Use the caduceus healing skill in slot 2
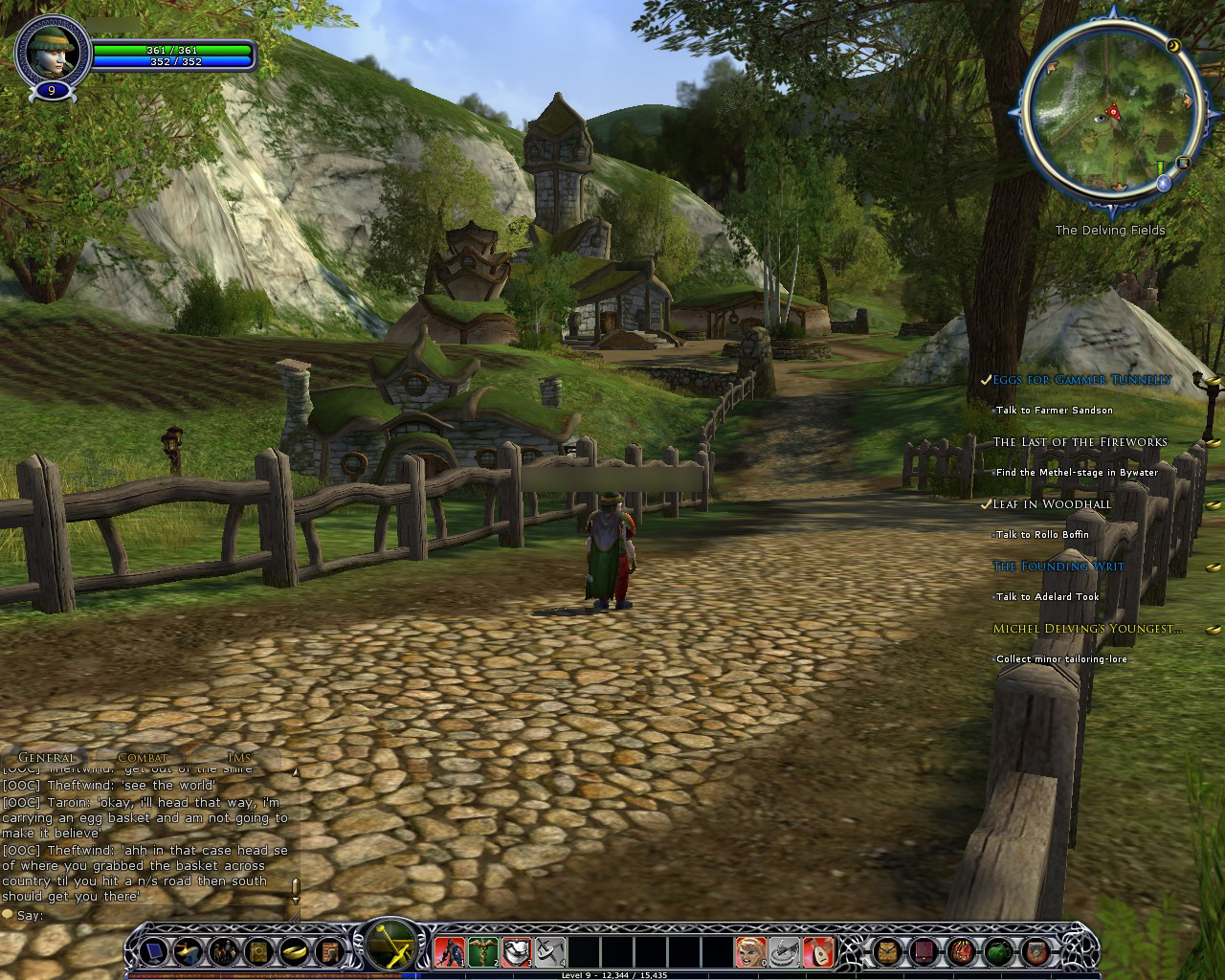 [483, 951]
